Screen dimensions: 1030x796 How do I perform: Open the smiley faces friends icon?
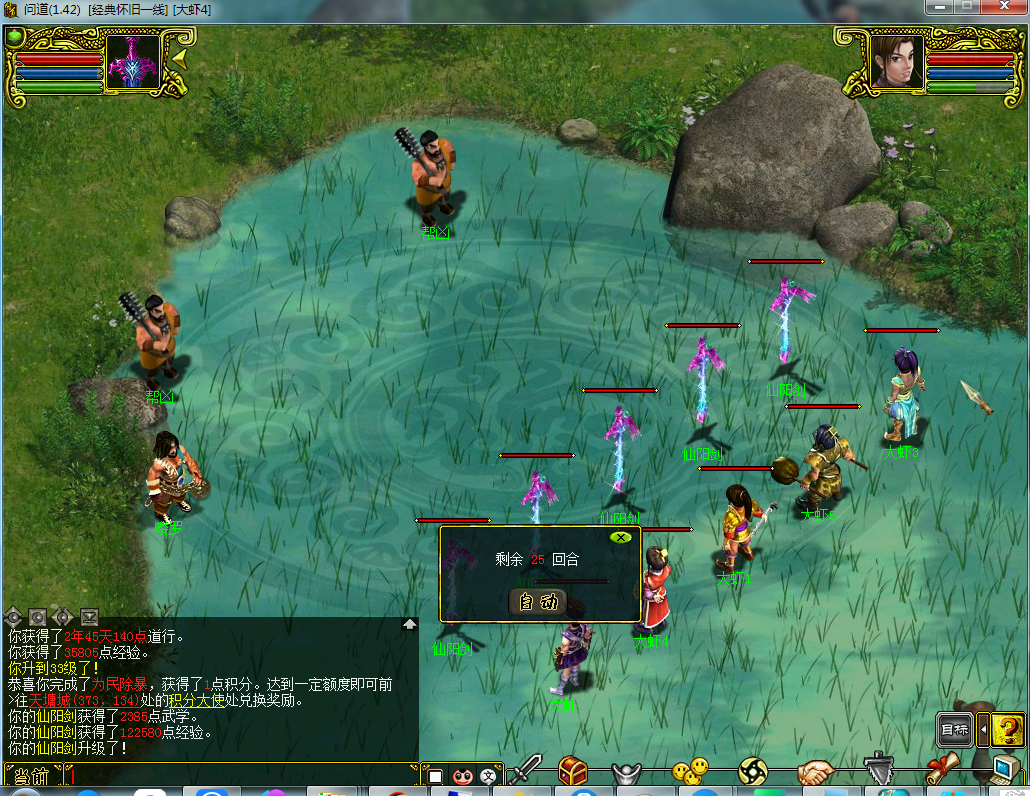[689, 771]
